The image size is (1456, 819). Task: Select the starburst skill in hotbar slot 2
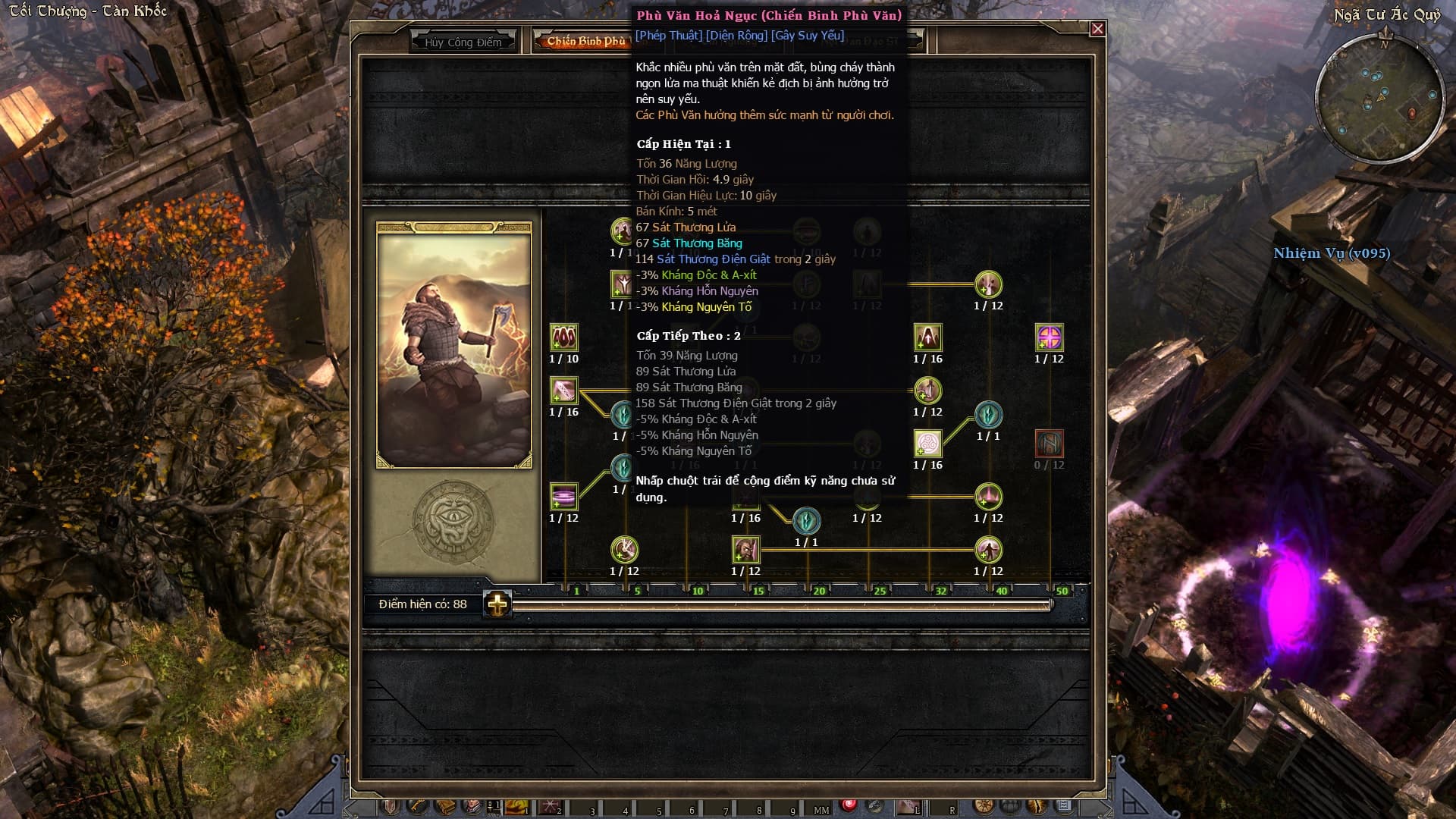pos(549,806)
